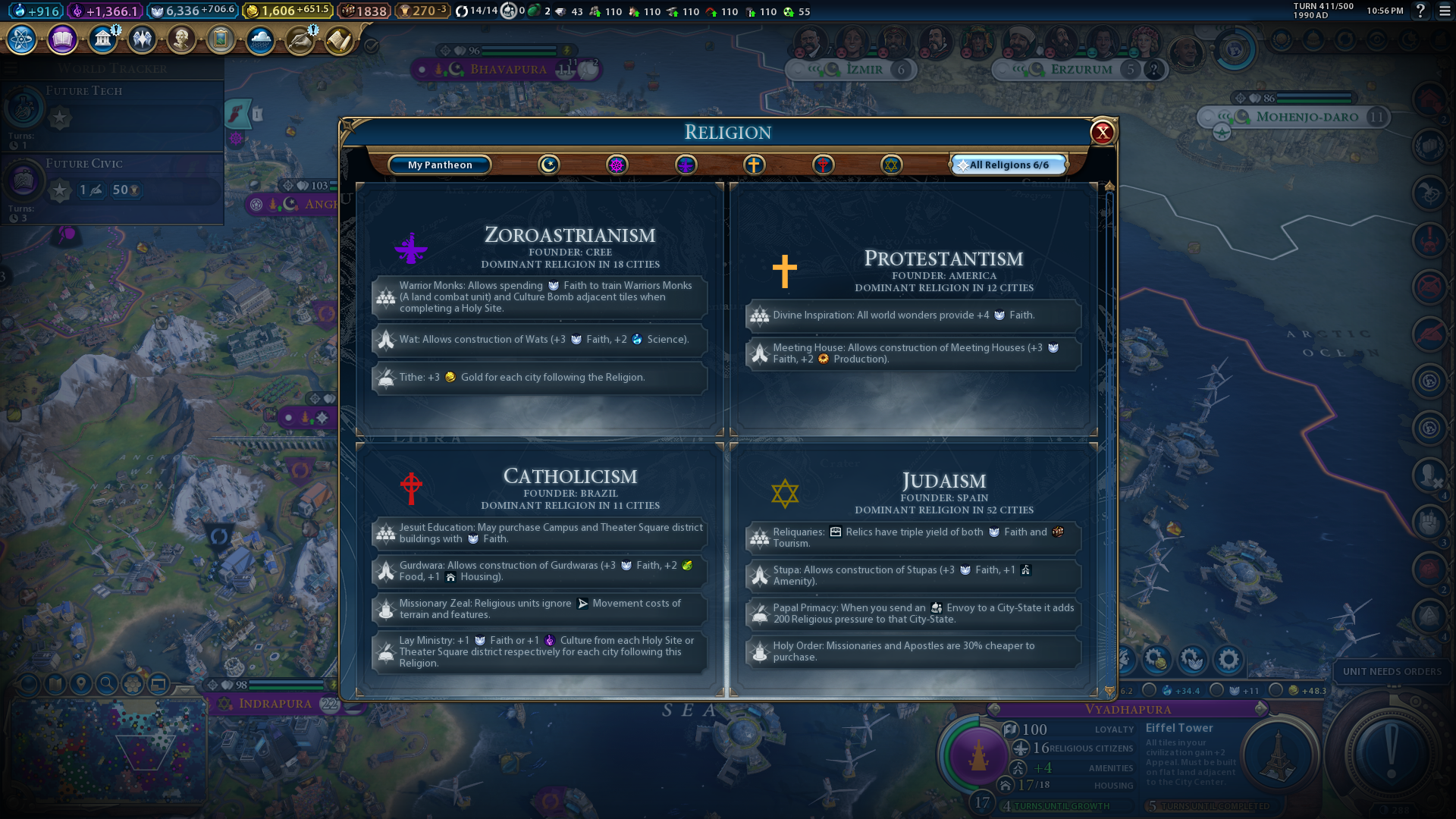
Task: View the Catholicism red cross tab
Action: coord(823,165)
